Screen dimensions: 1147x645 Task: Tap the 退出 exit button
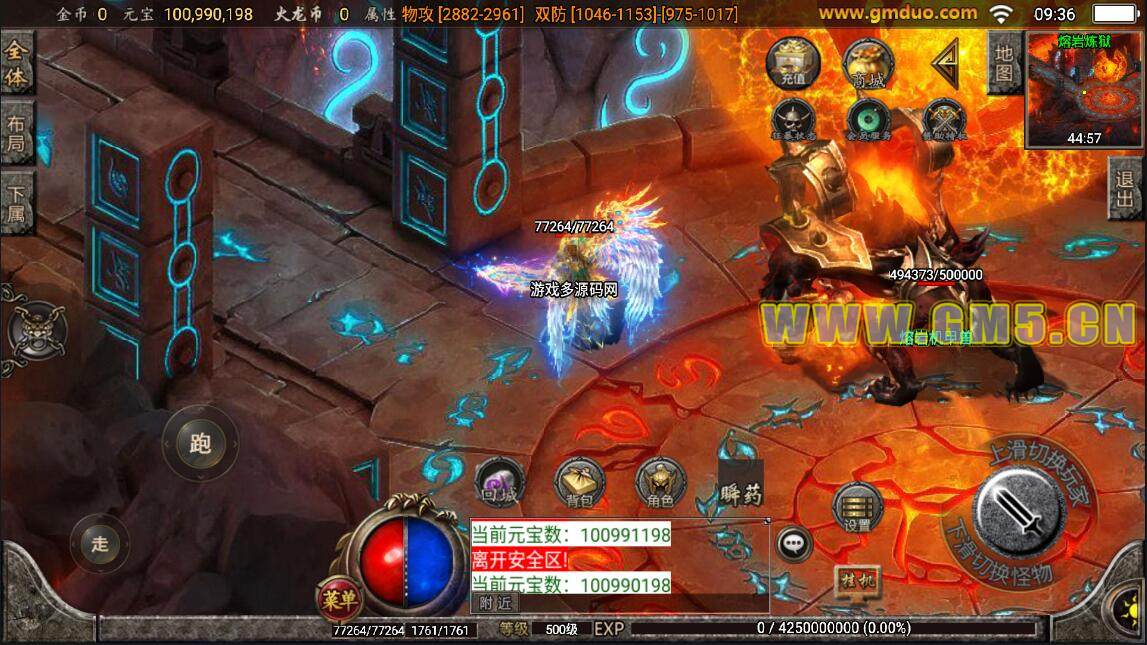tap(1126, 188)
